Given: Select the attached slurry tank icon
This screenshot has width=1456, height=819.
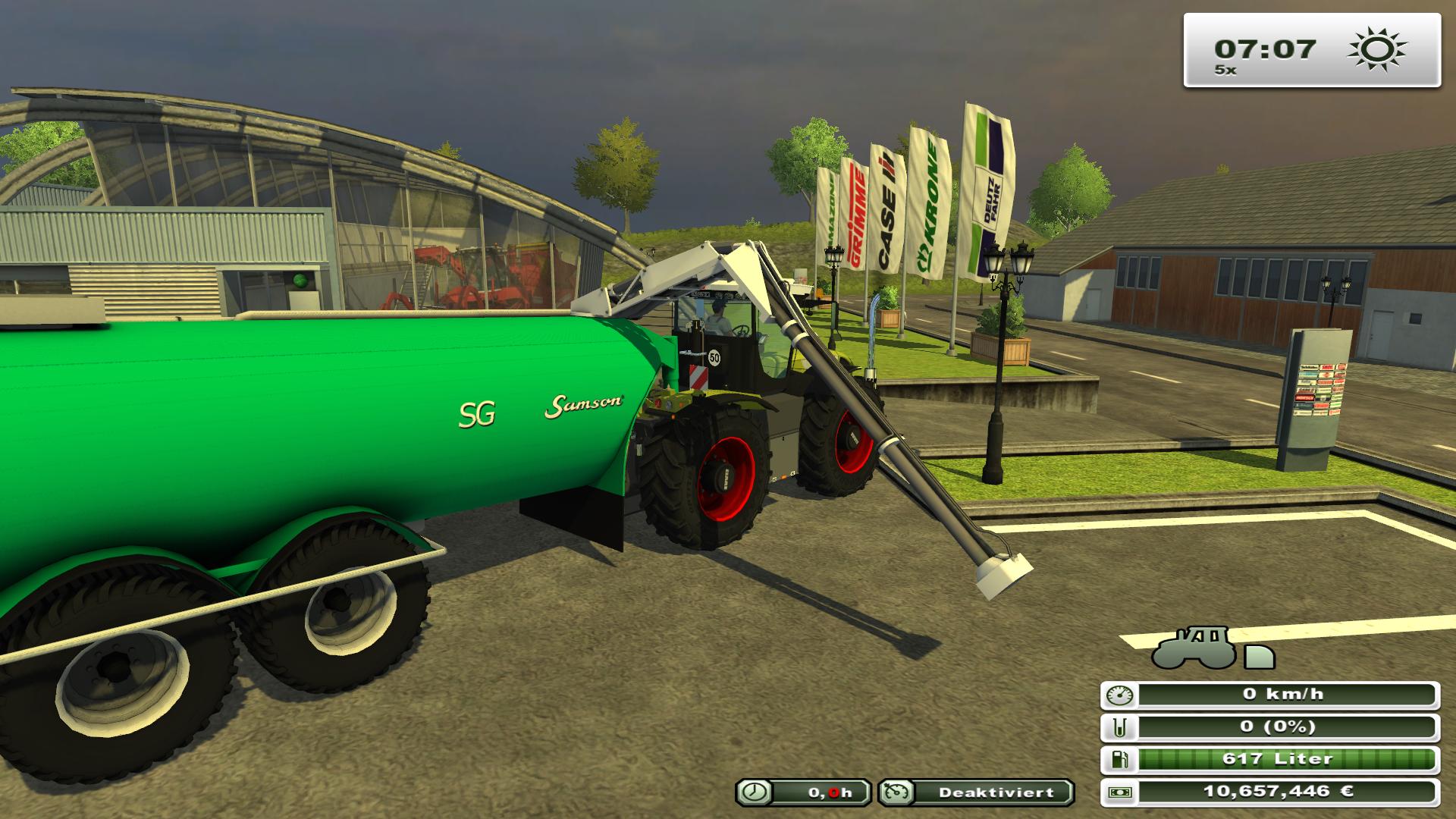Looking at the screenshot, I should pyautogui.click(x=1260, y=657).
